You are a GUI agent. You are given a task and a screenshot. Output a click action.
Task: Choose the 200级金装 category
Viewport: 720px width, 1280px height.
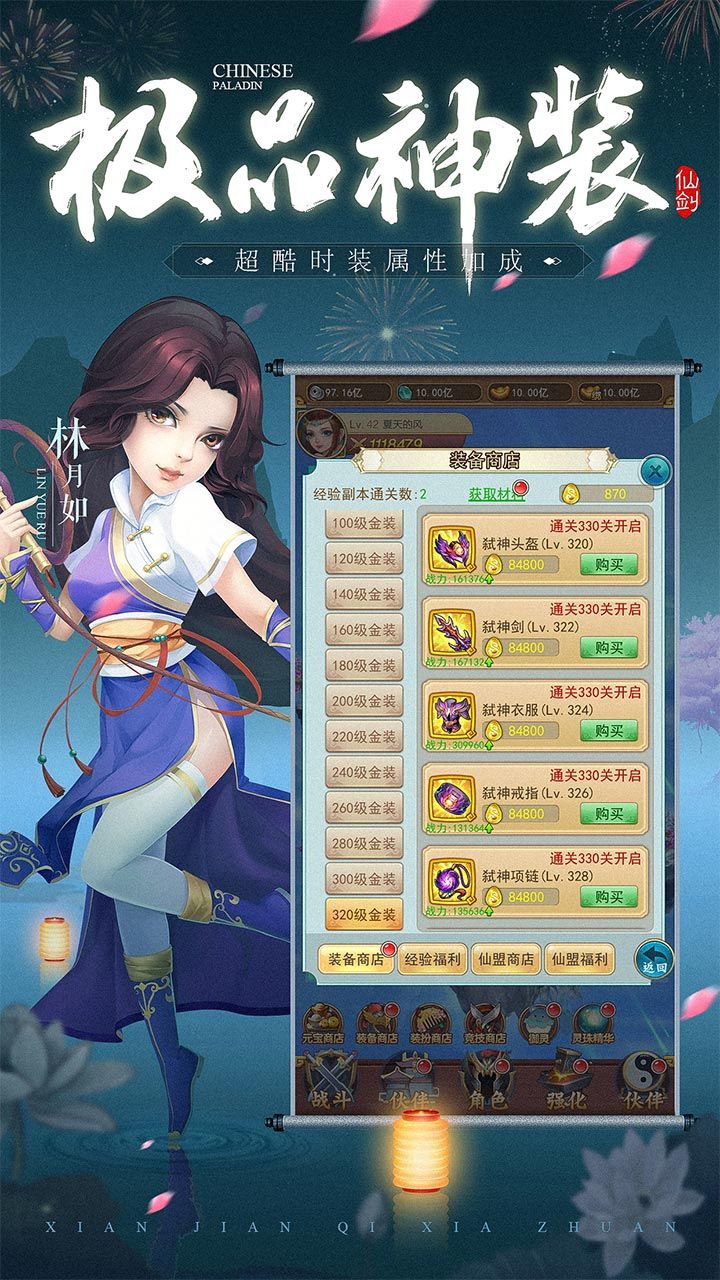coord(364,701)
